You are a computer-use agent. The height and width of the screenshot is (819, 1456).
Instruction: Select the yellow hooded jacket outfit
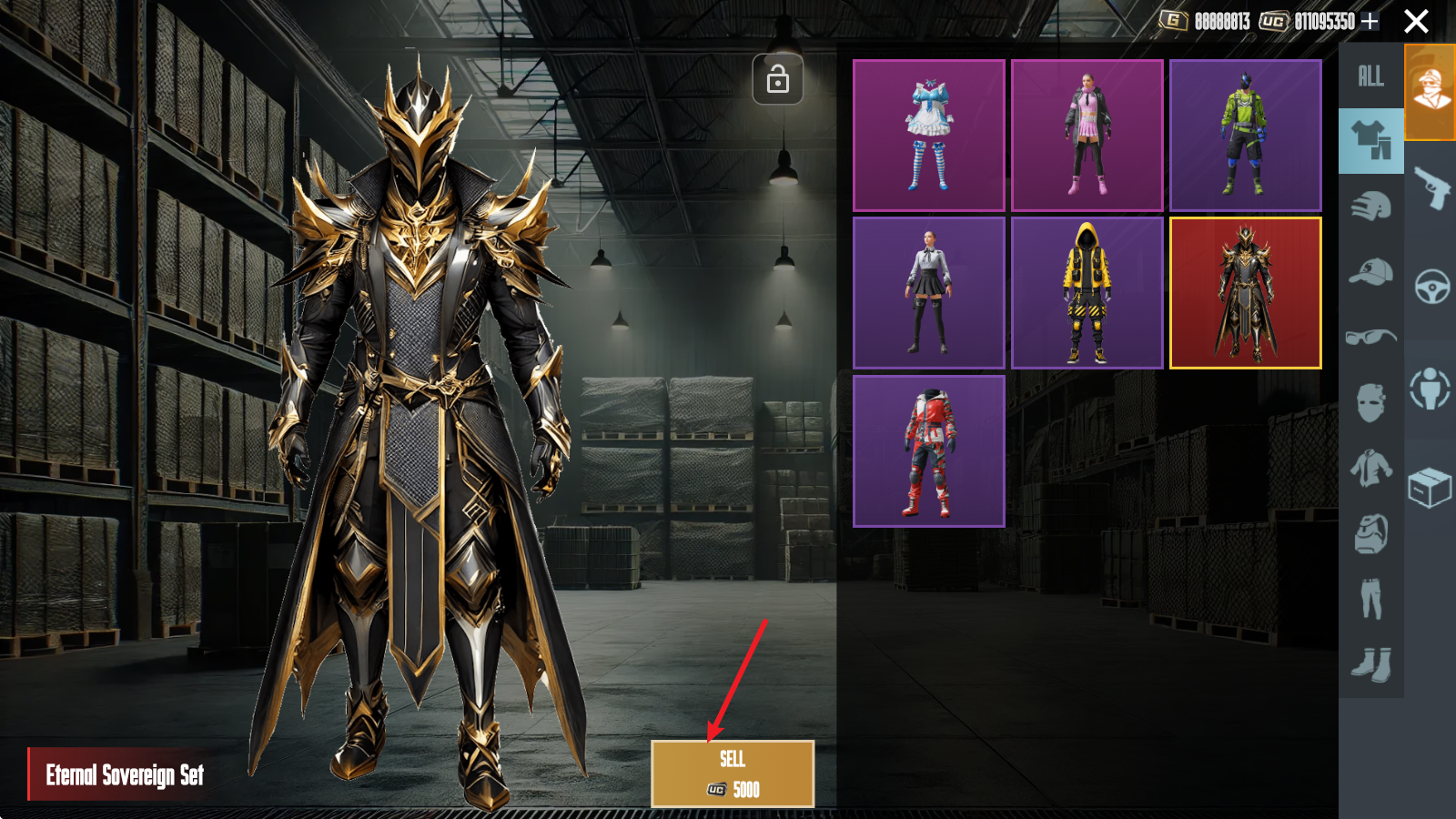[1087, 293]
